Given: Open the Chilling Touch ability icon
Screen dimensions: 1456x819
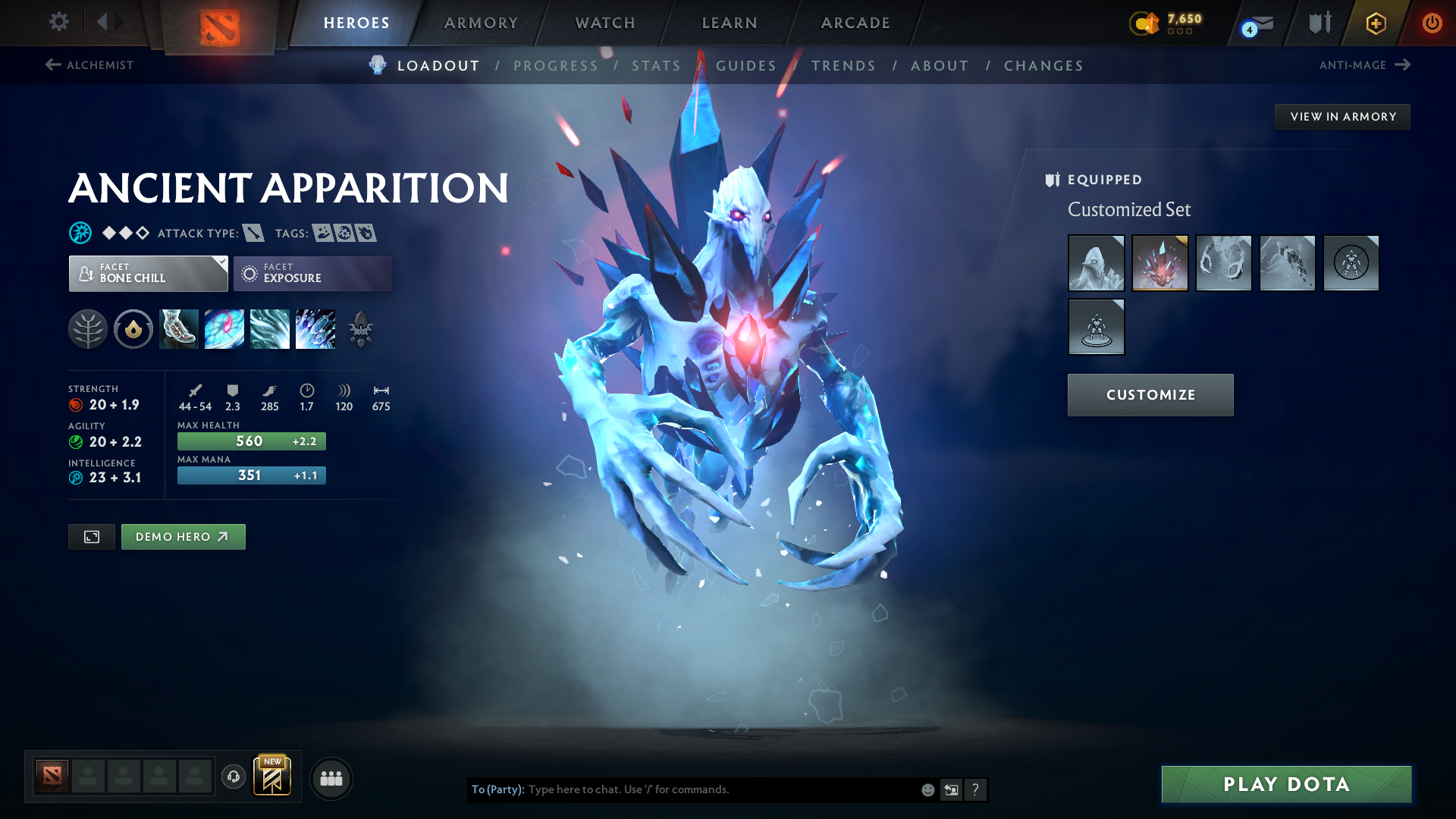Looking at the screenshot, I should (x=270, y=329).
